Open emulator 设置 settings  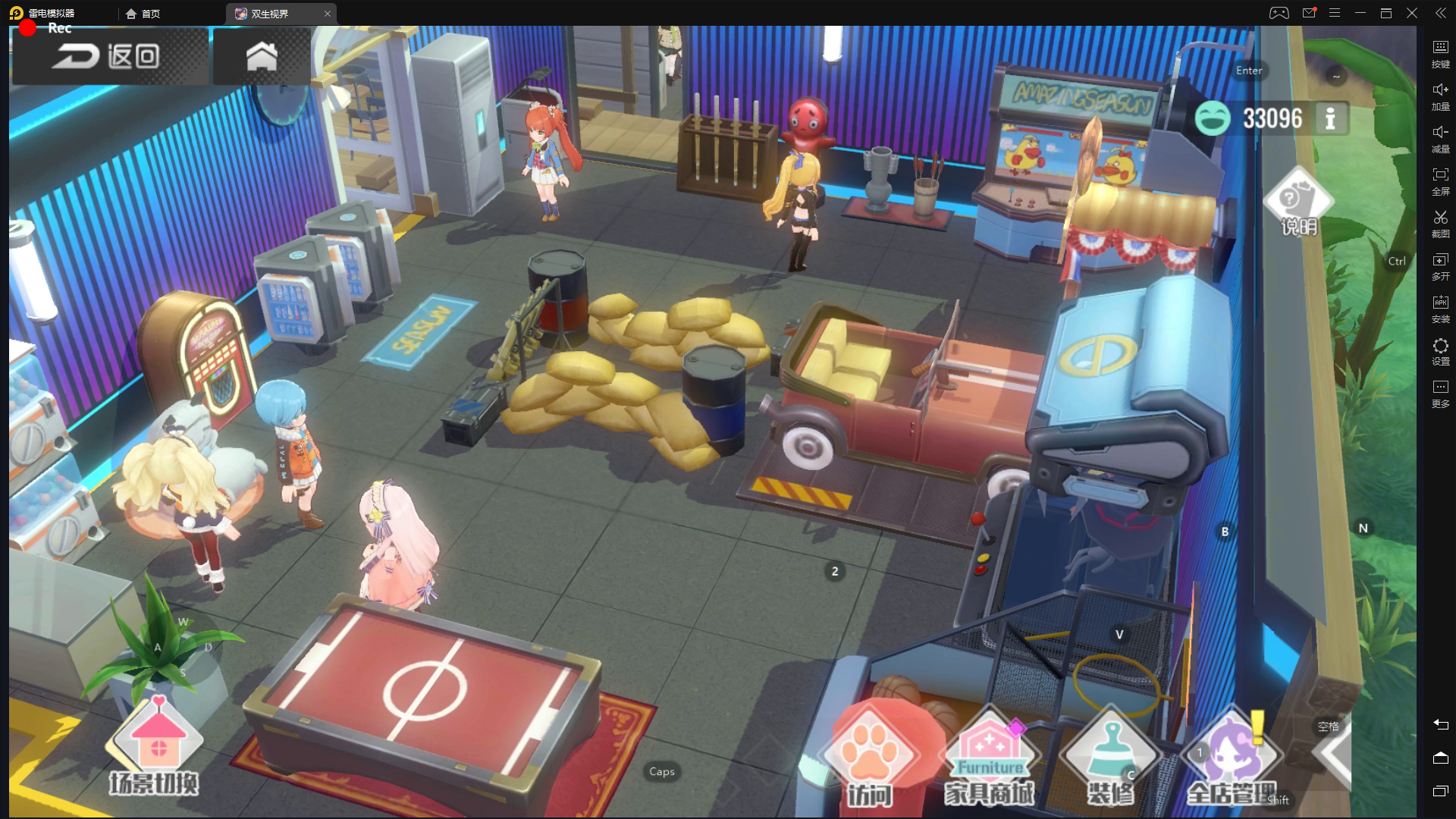click(1440, 351)
